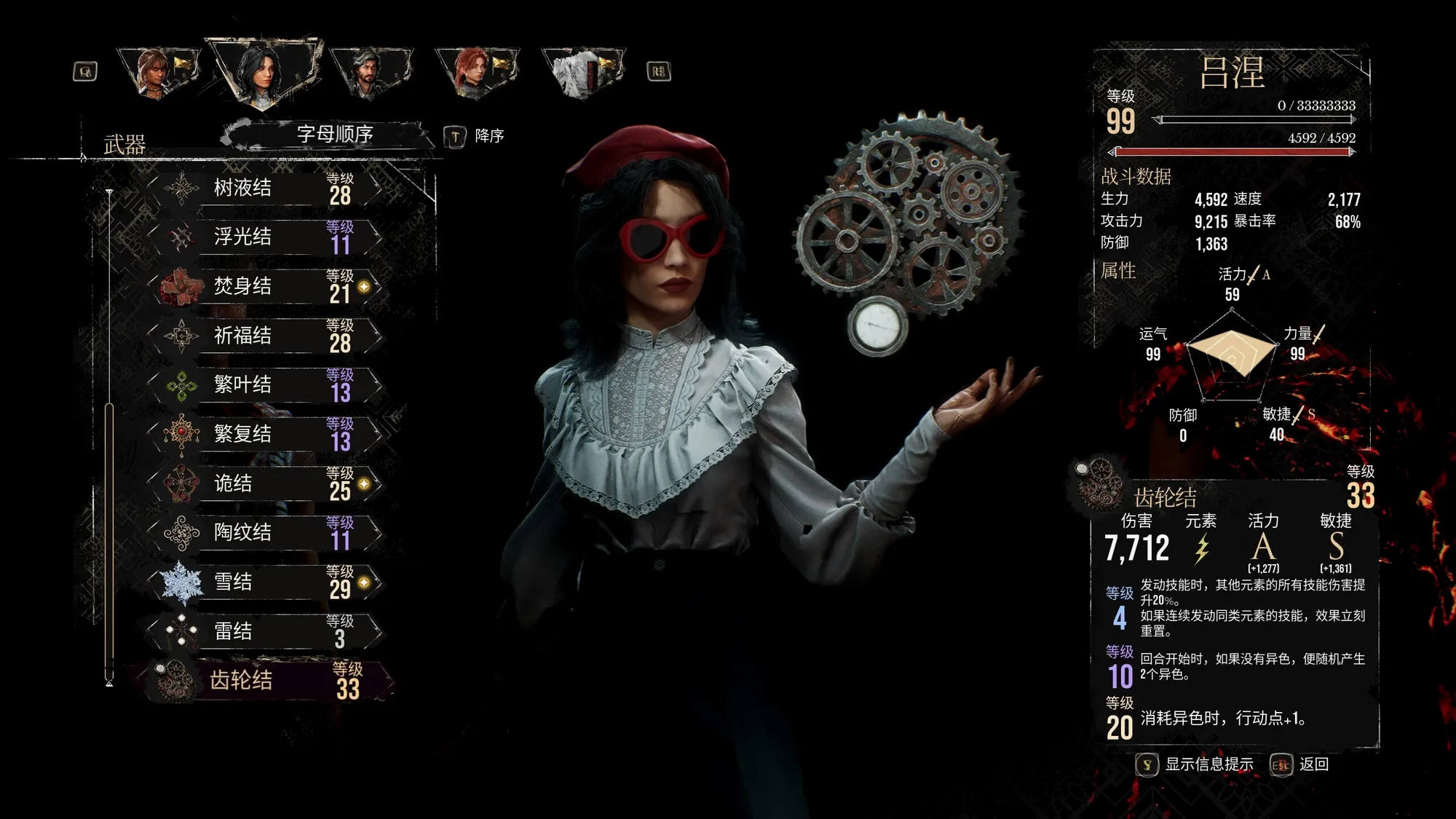Select the 繁叶结 weapon row
The width and height of the screenshot is (1456, 819).
click(x=266, y=384)
